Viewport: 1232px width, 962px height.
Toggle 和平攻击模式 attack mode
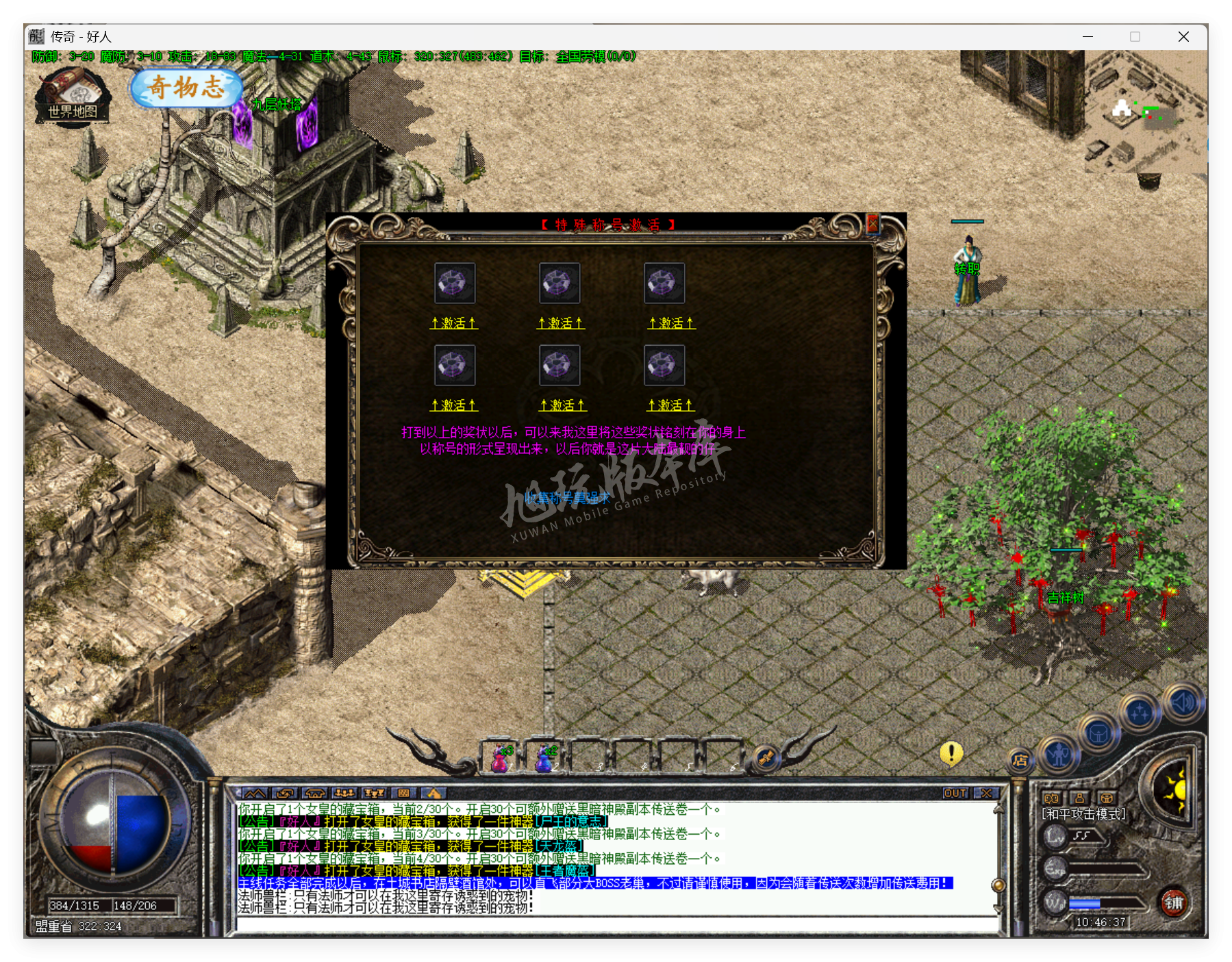(x=1083, y=813)
